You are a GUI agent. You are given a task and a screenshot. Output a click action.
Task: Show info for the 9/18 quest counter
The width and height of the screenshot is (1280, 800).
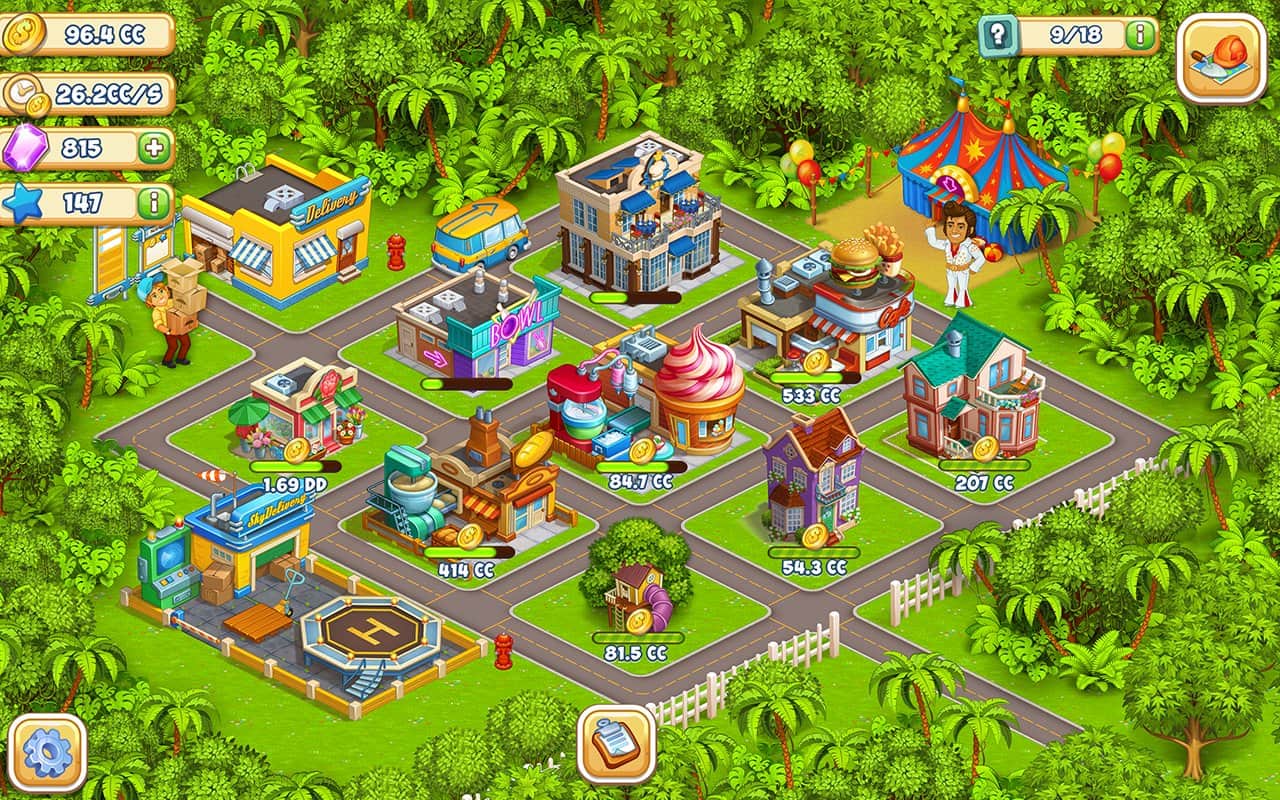point(1139,36)
